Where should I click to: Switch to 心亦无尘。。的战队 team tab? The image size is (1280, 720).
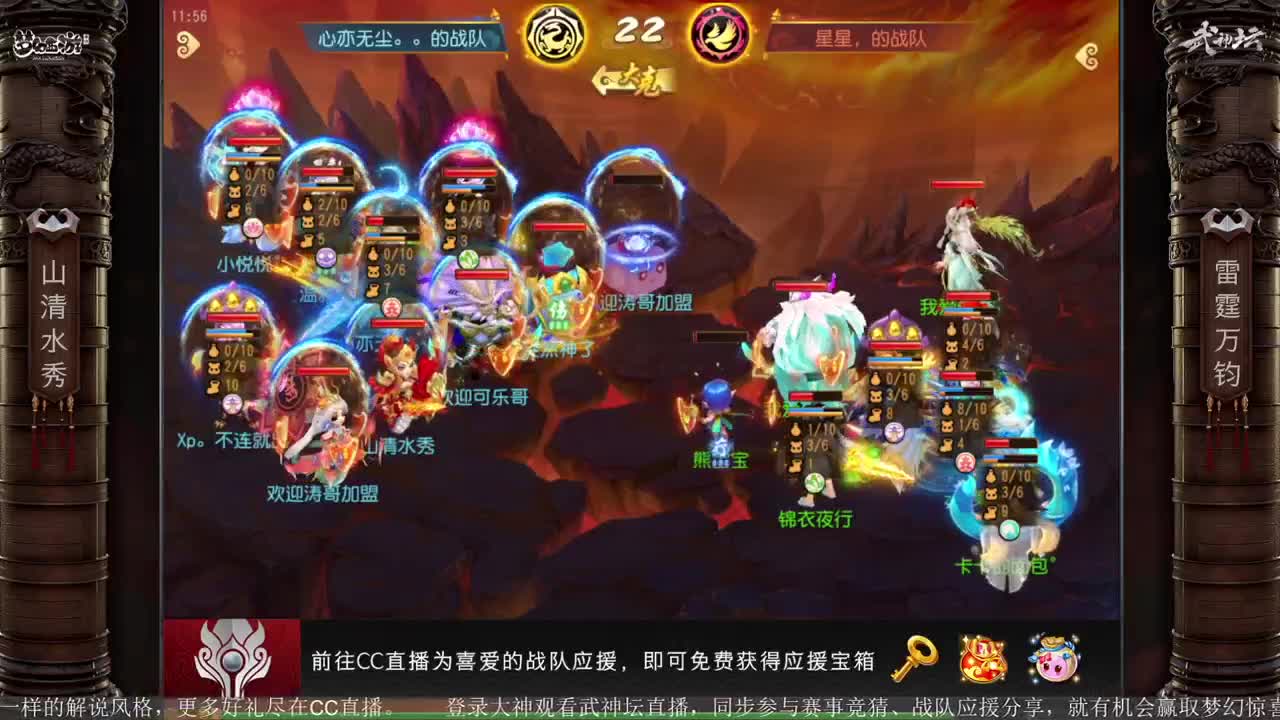400,33
